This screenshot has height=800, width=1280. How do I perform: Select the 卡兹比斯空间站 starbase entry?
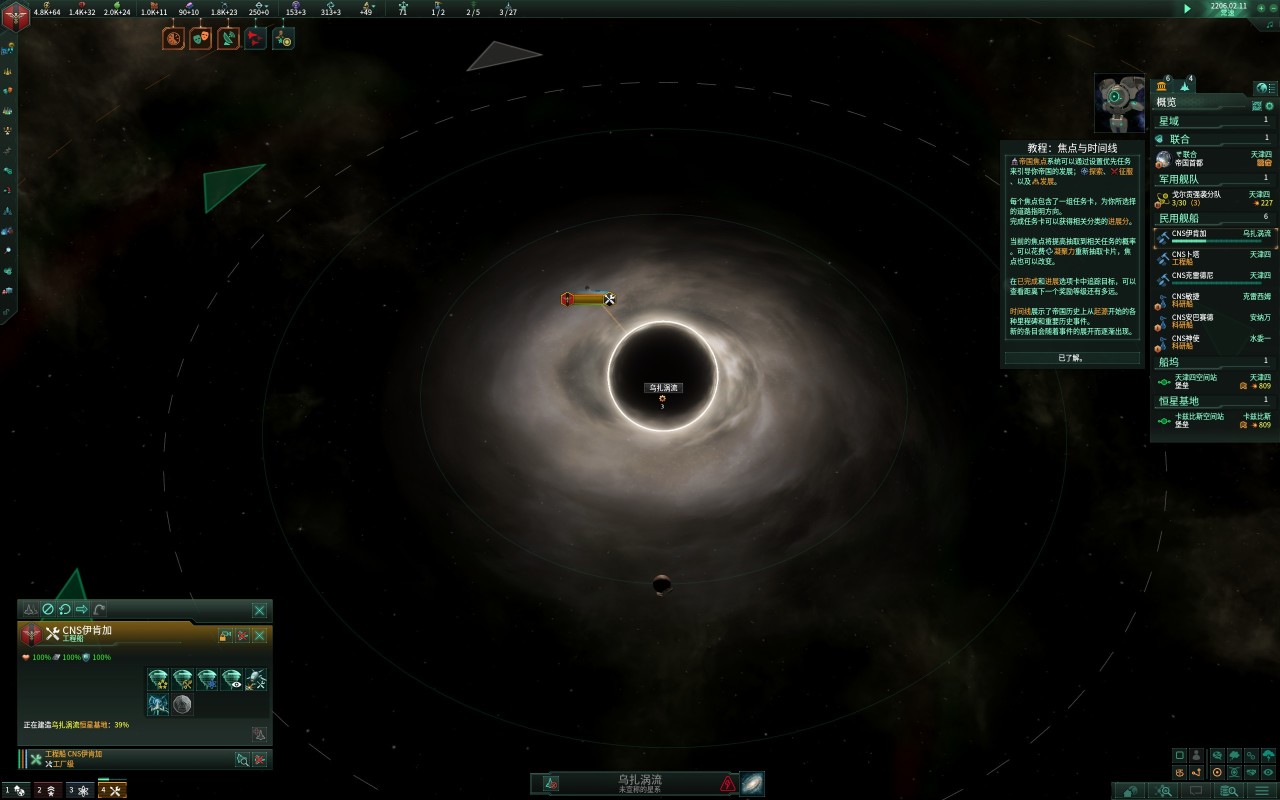pyautogui.click(x=1215, y=420)
